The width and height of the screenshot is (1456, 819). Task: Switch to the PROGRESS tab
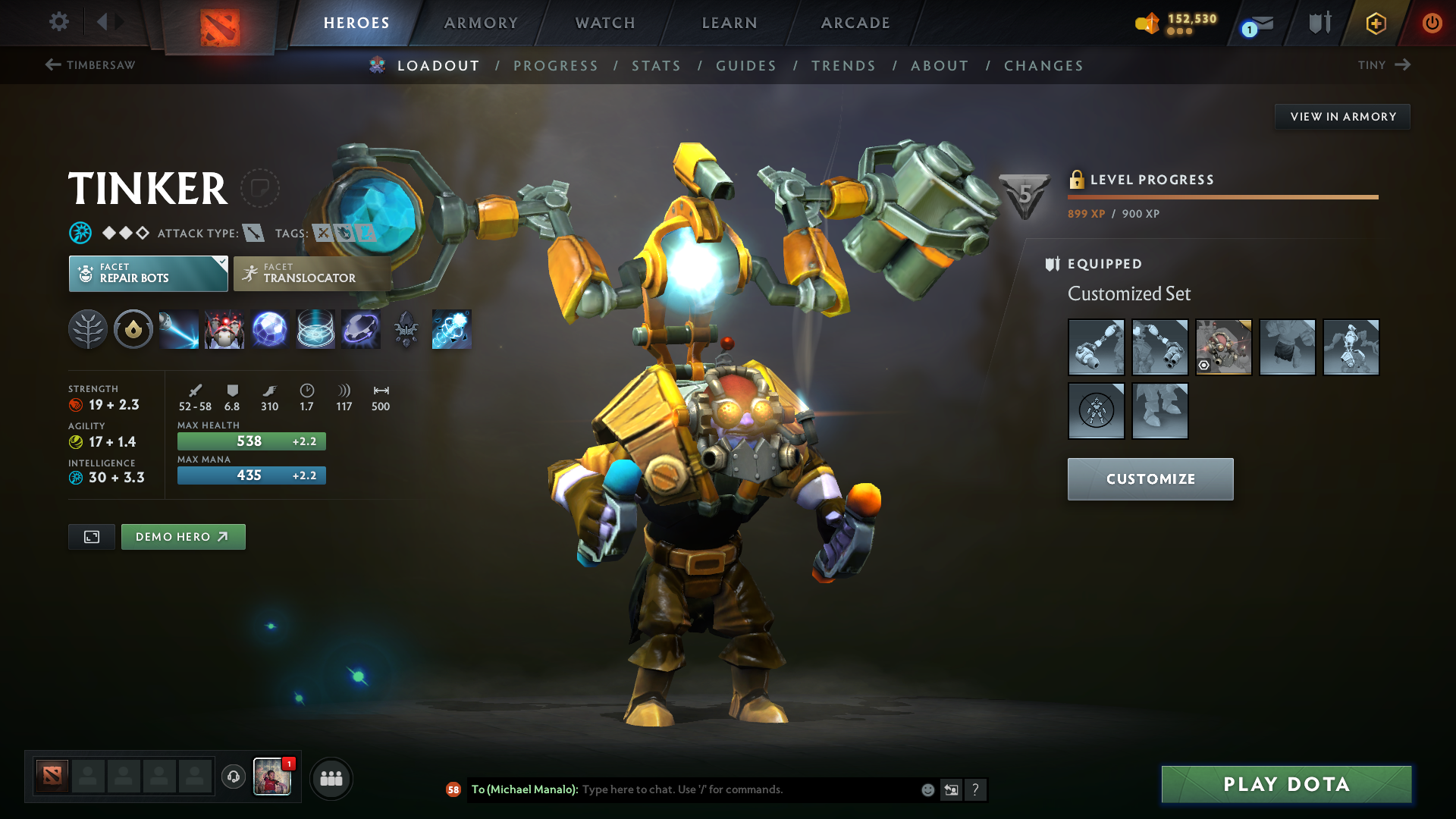(556, 66)
